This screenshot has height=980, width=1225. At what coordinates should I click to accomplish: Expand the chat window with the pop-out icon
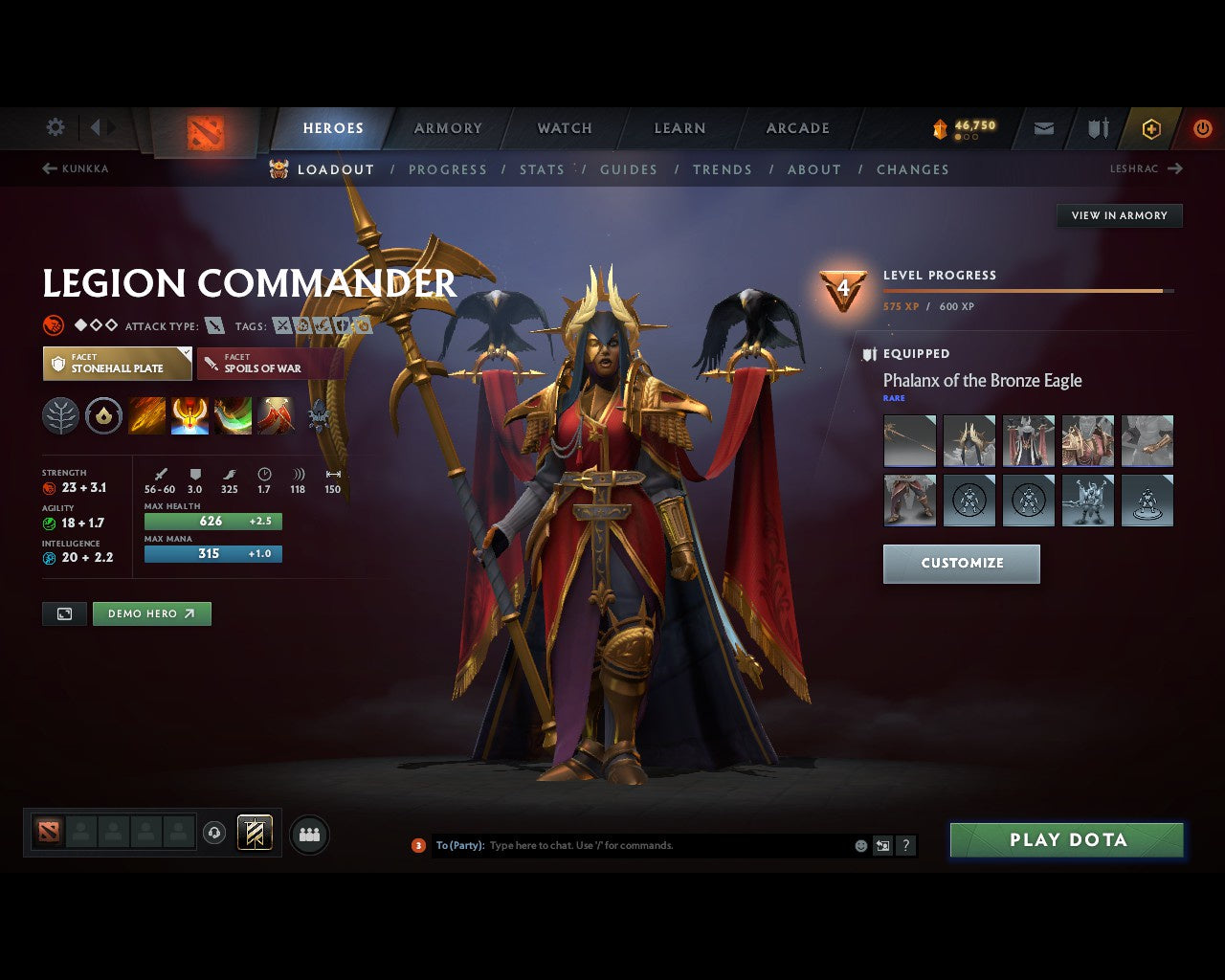click(881, 845)
